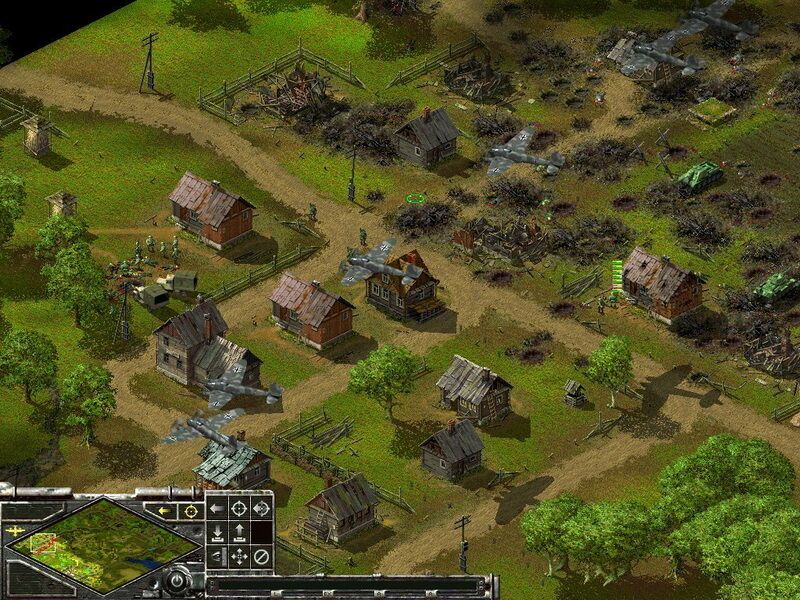
Task: Toggle the eye view command
Action: [x=217, y=556]
